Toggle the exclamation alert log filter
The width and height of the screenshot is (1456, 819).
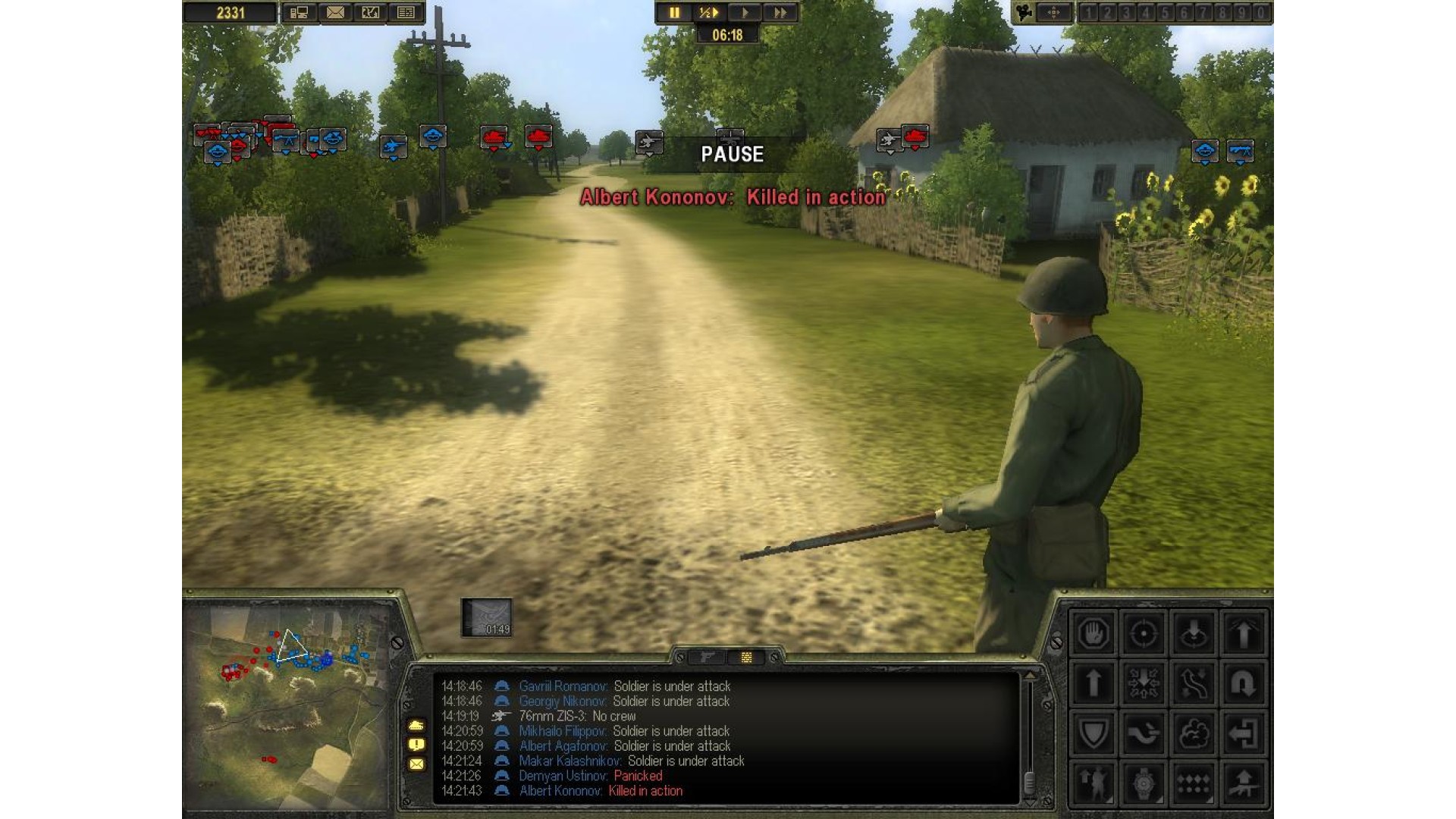click(x=416, y=745)
